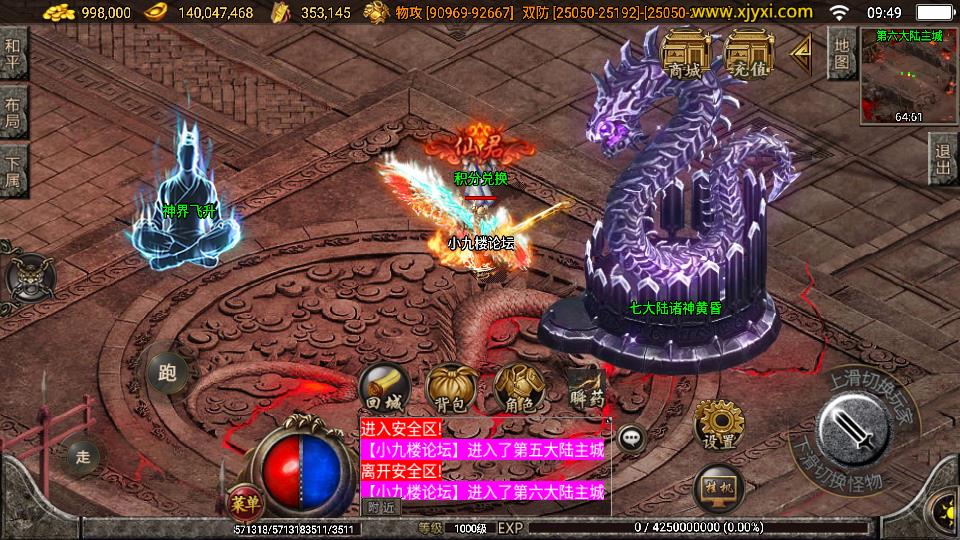Select the 走 walk movement button
This screenshot has width=960, height=540.
[x=83, y=457]
